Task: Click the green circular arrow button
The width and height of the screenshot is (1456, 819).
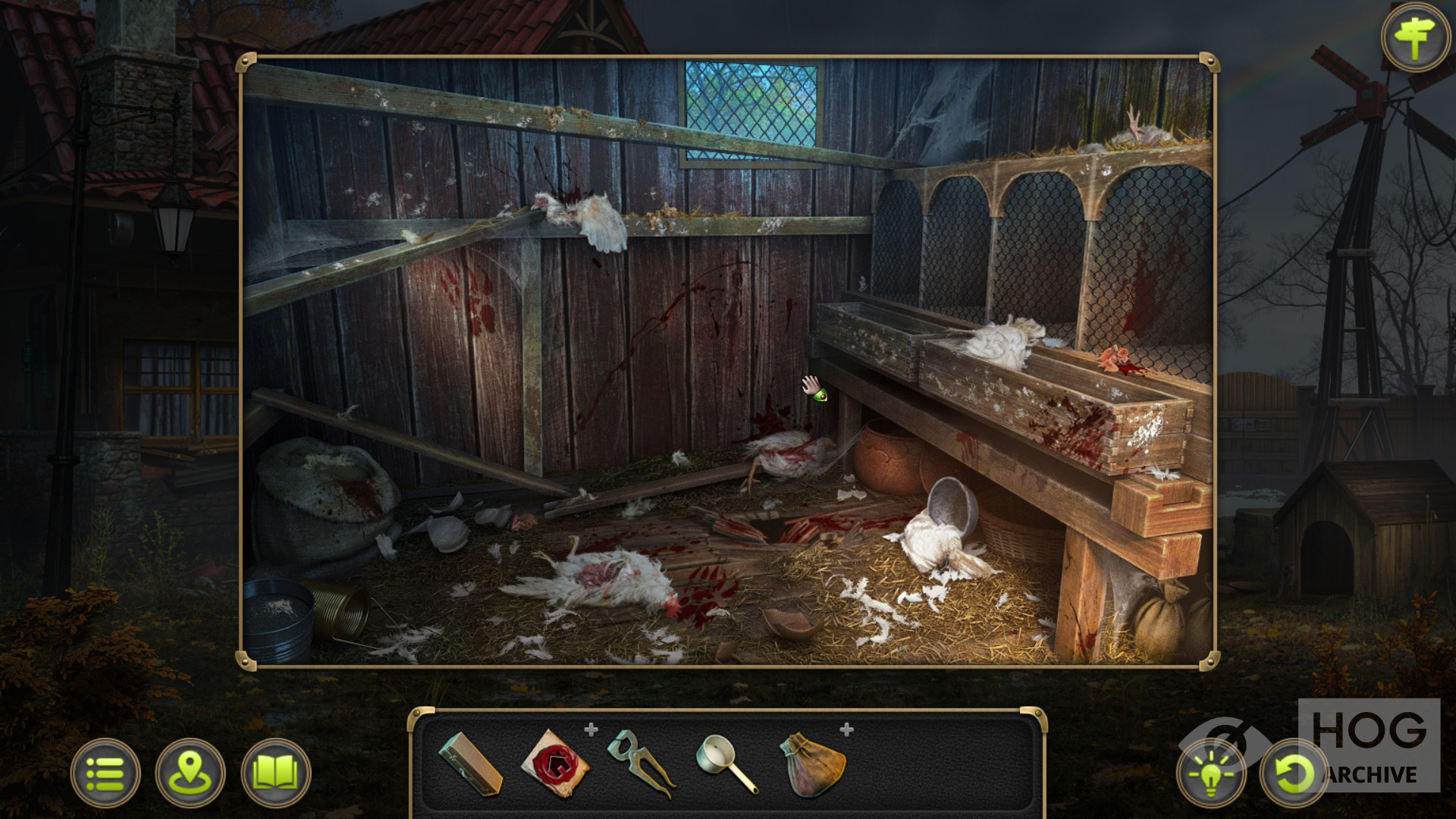Action: pos(1293,774)
